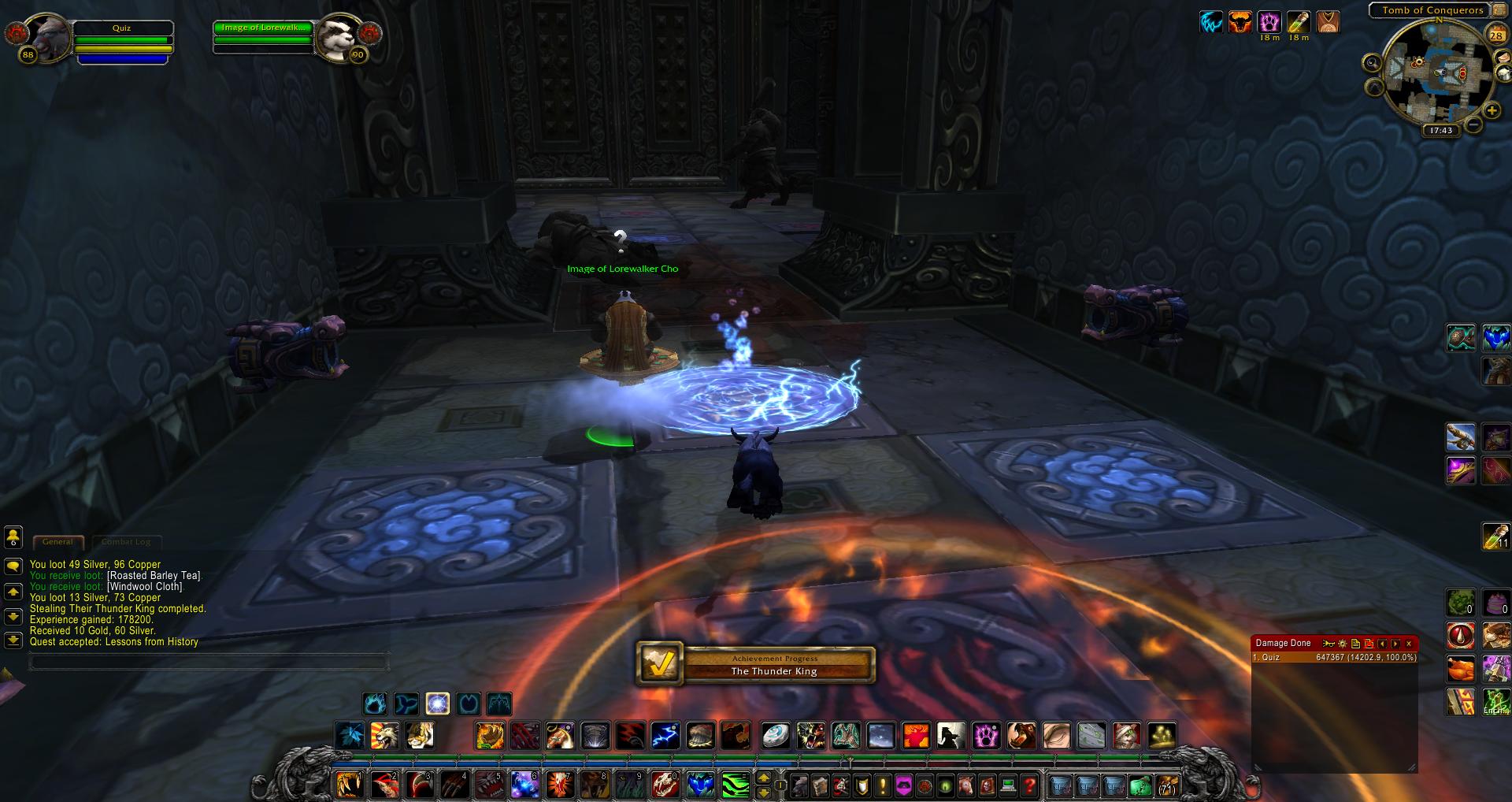Open the minimap tracking magnifier button
1512x802 pixels.
pyautogui.click(x=1372, y=62)
